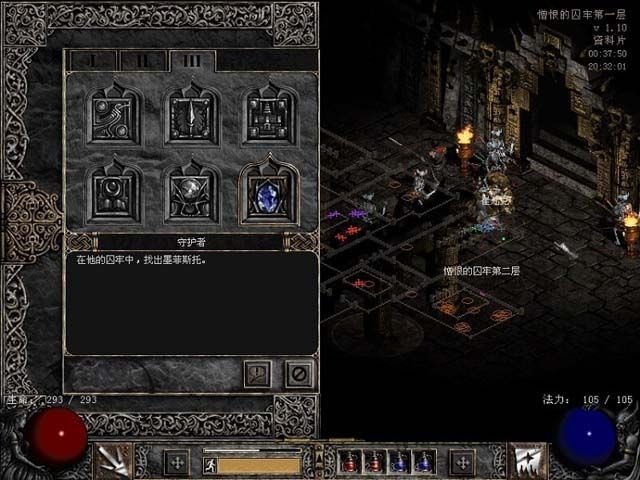
Task: Select the golden bird quest icon
Action: [111, 116]
